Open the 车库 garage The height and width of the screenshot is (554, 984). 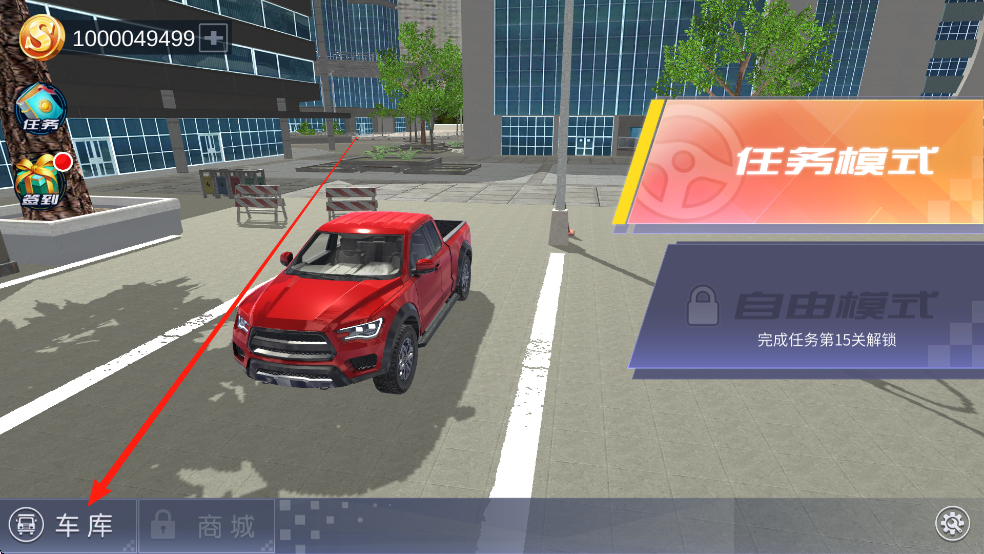pos(66,525)
